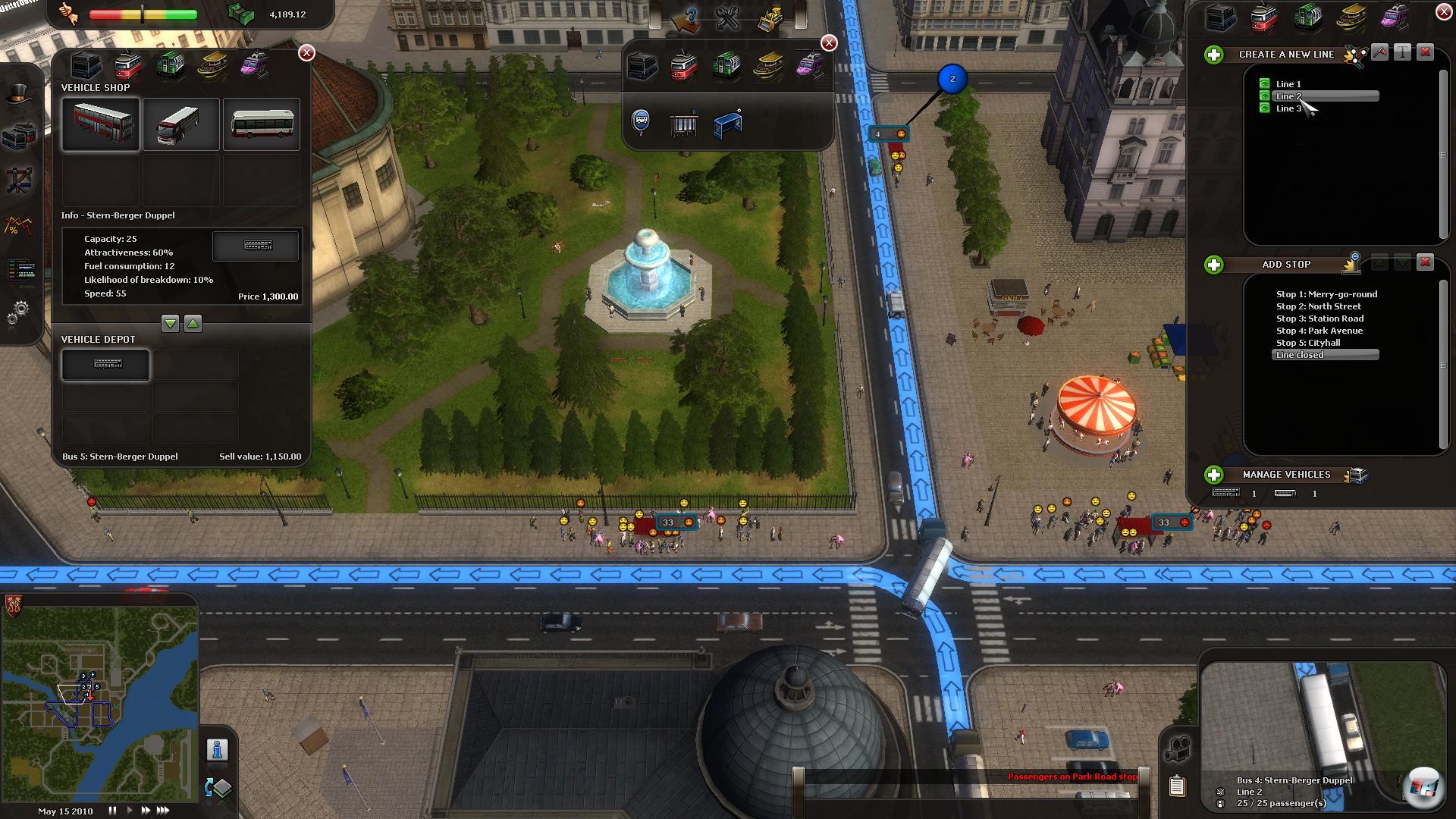Add a stop with the plus button

click(1214, 265)
